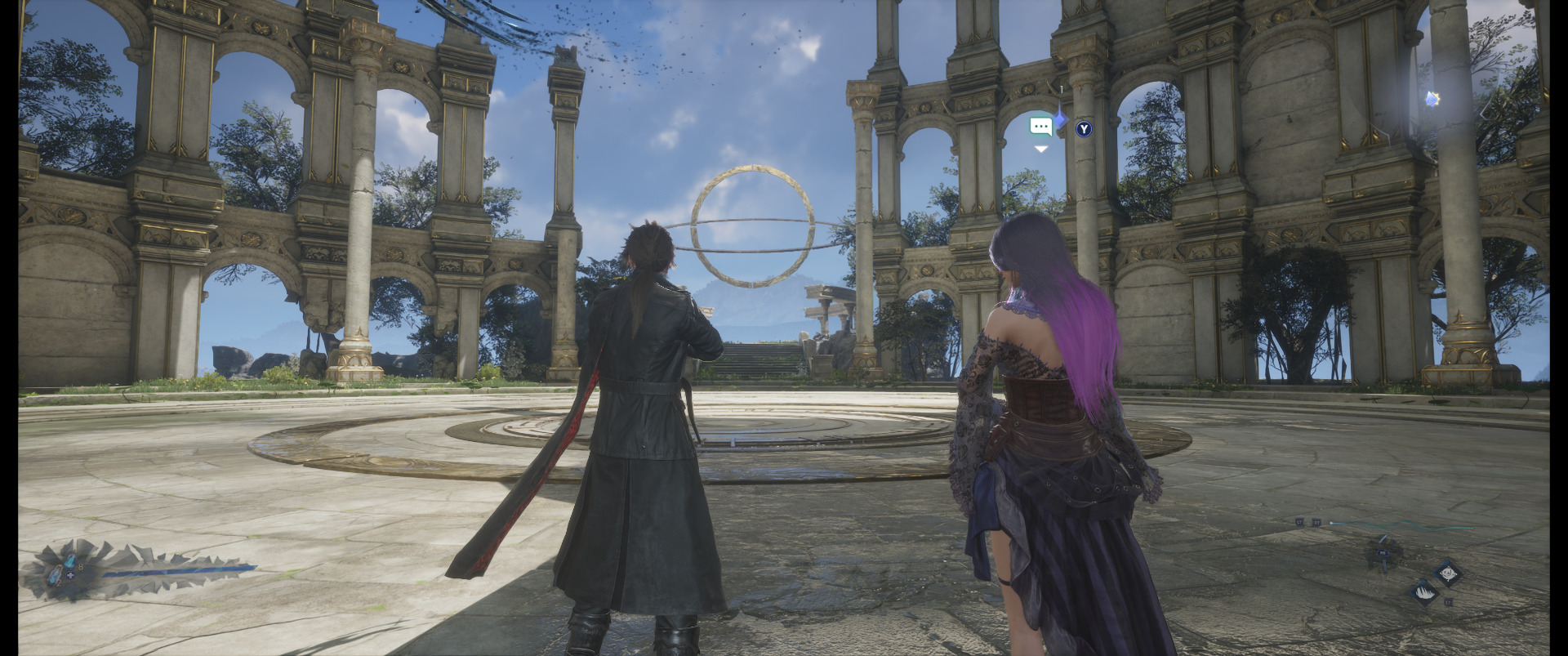Use the potion showing count 2

[x=55, y=578]
